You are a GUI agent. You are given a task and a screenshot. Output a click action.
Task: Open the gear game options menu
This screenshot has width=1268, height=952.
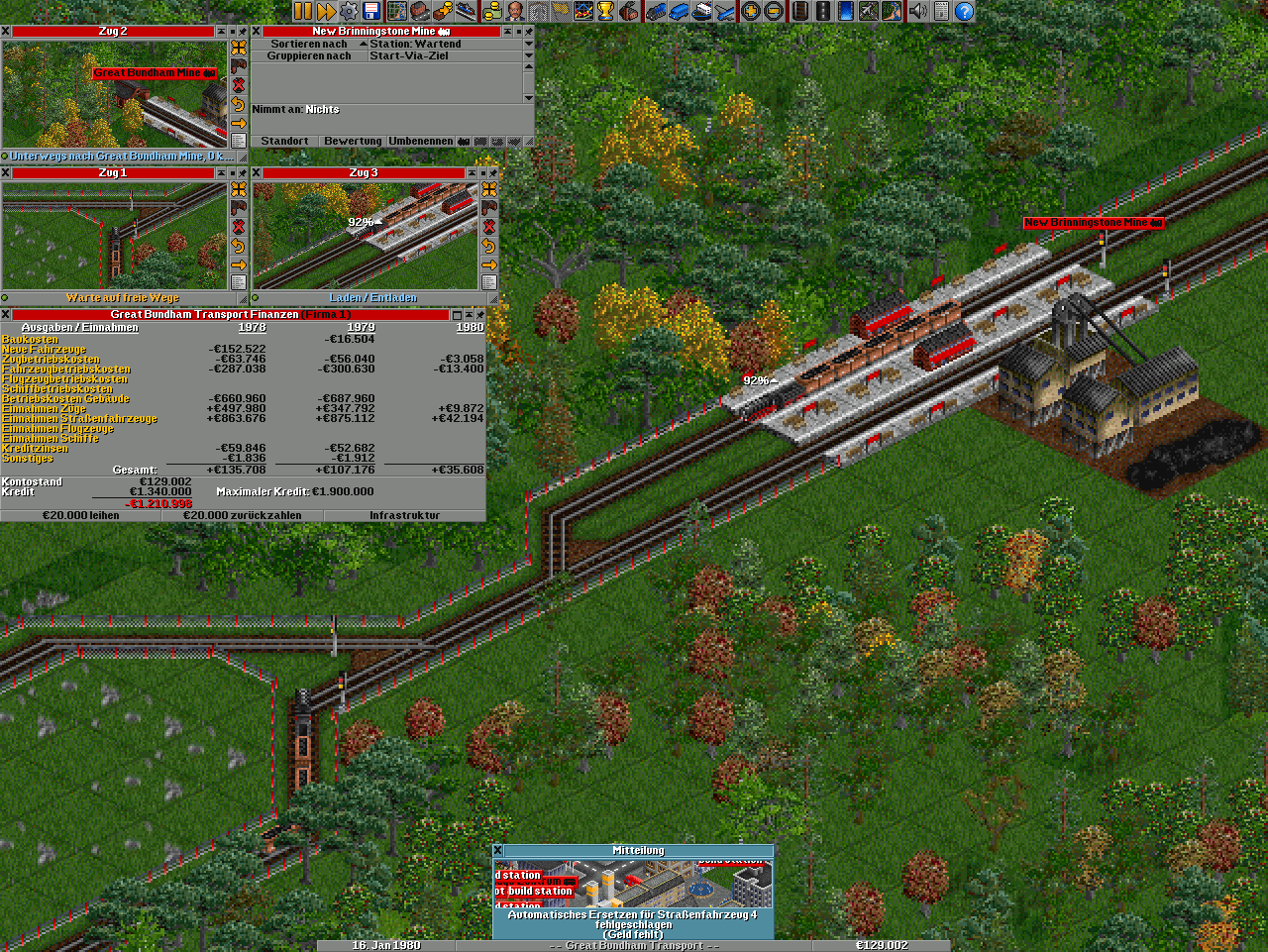coord(349,11)
